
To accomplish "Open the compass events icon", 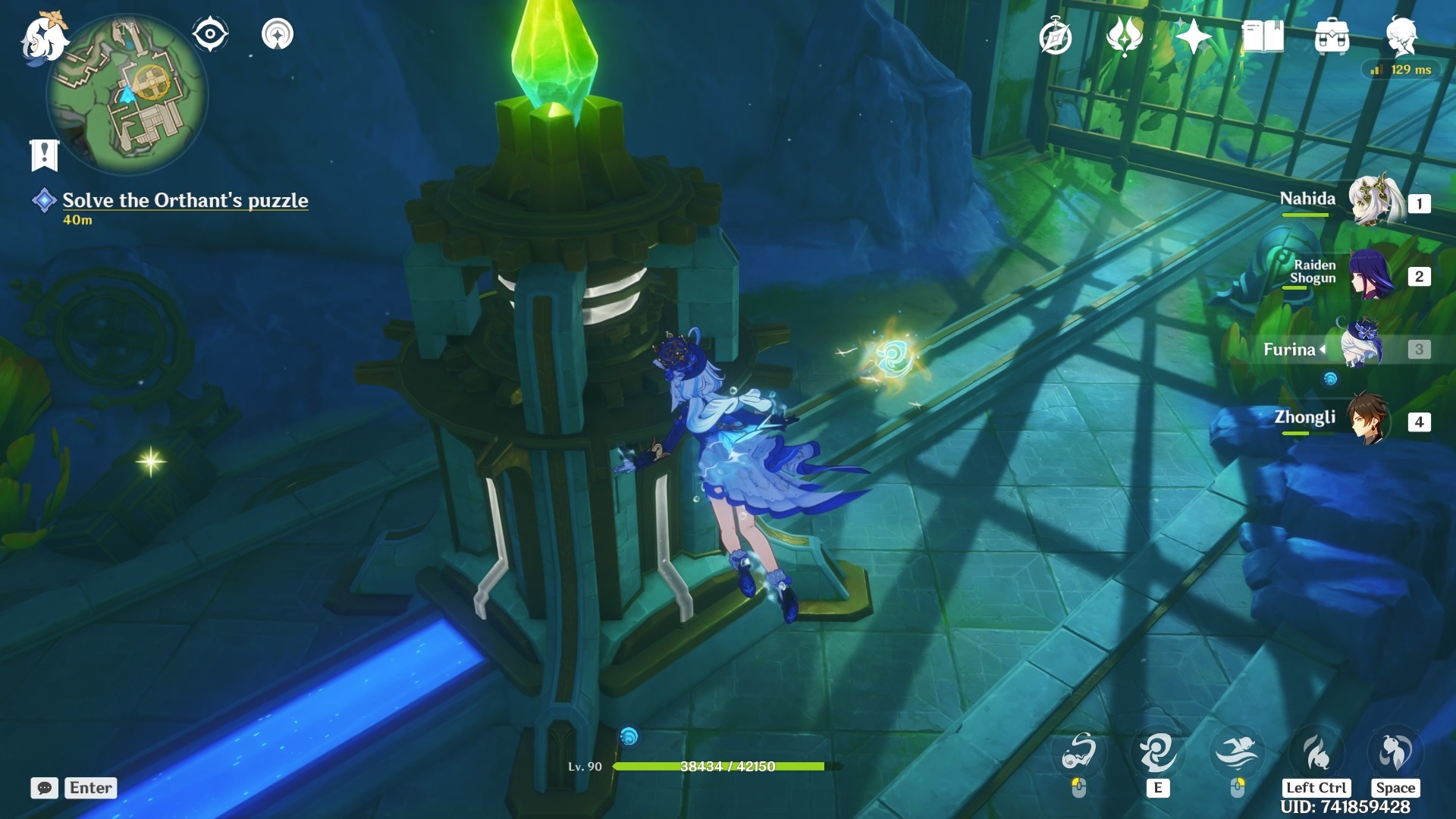I will pyautogui.click(x=1055, y=37).
